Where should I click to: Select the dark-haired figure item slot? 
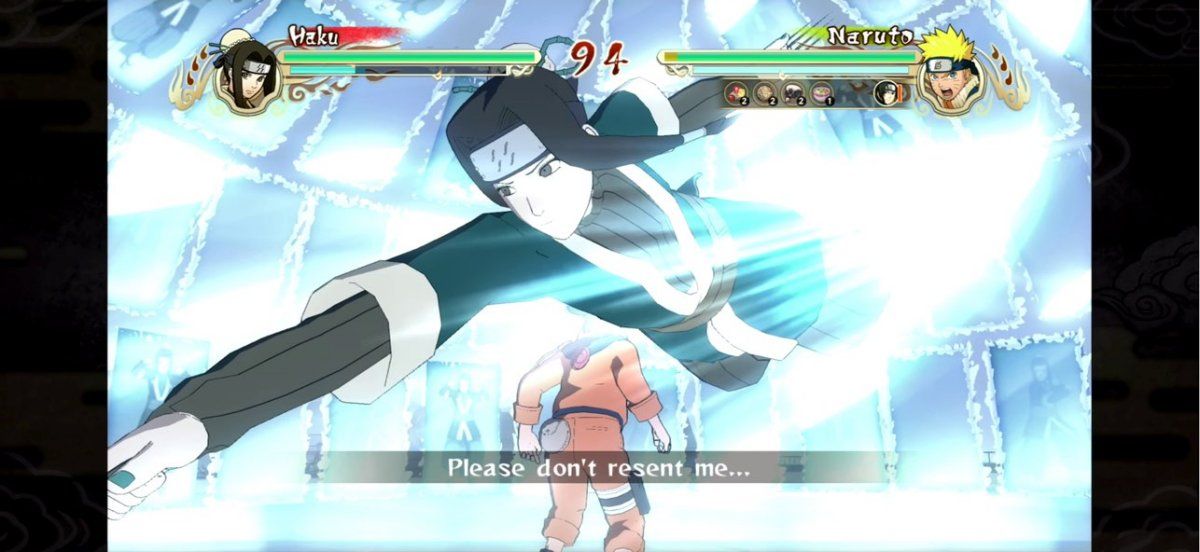(793, 93)
